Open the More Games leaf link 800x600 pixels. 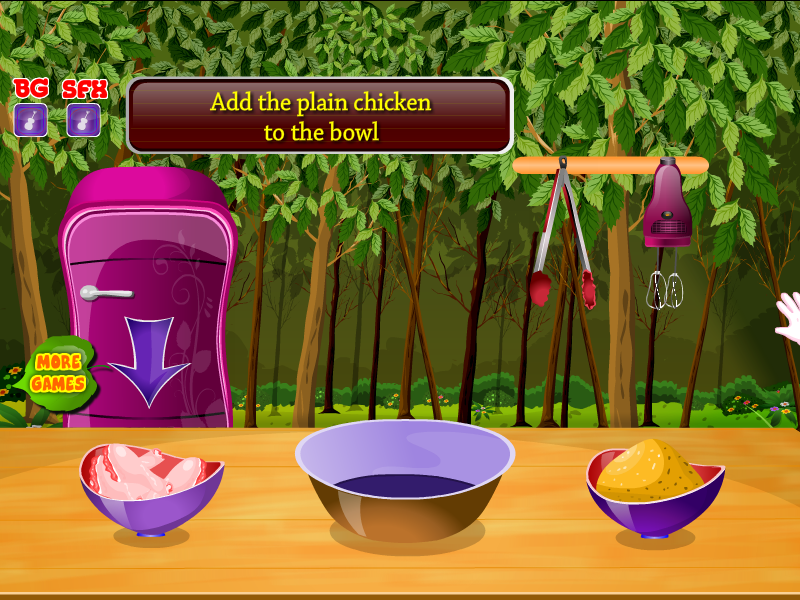(56, 372)
